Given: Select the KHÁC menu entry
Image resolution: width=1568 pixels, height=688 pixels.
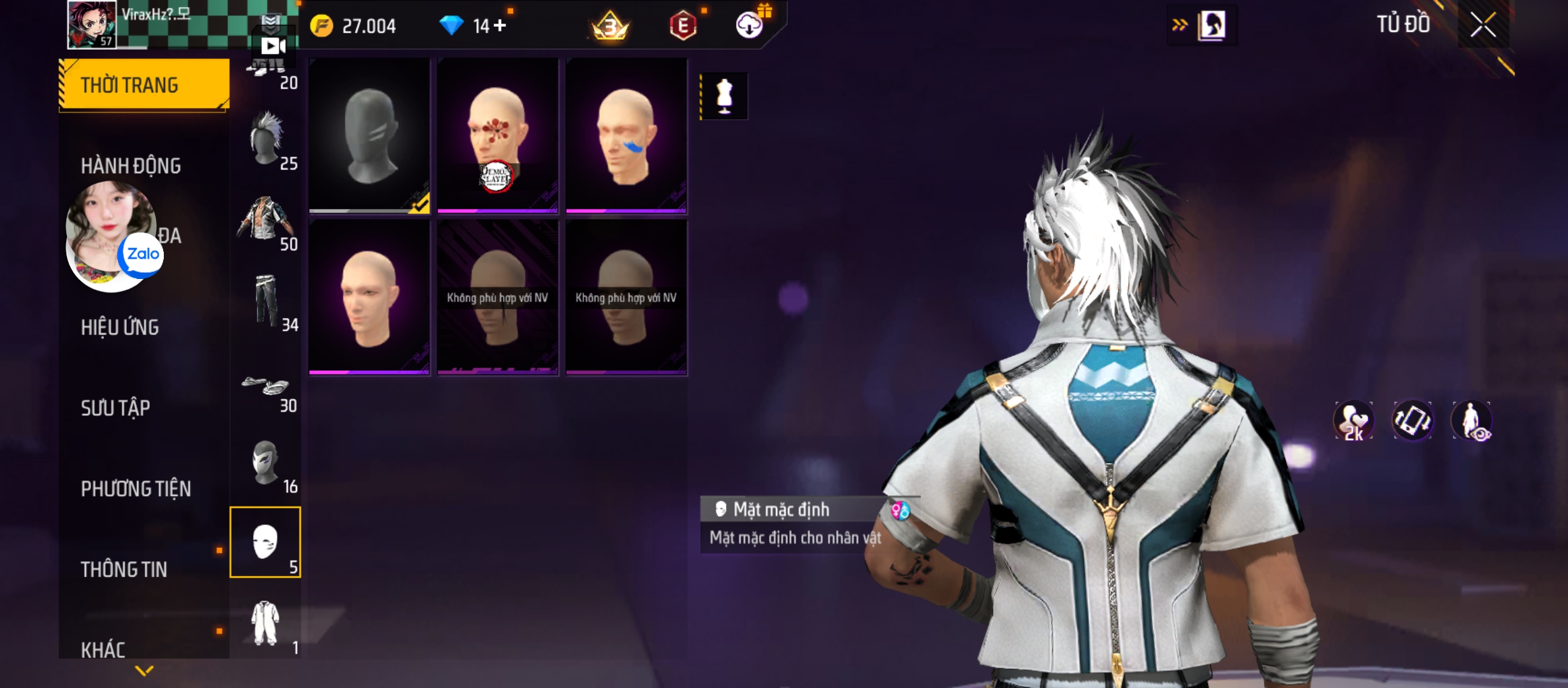Looking at the screenshot, I should (x=103, y=650).
